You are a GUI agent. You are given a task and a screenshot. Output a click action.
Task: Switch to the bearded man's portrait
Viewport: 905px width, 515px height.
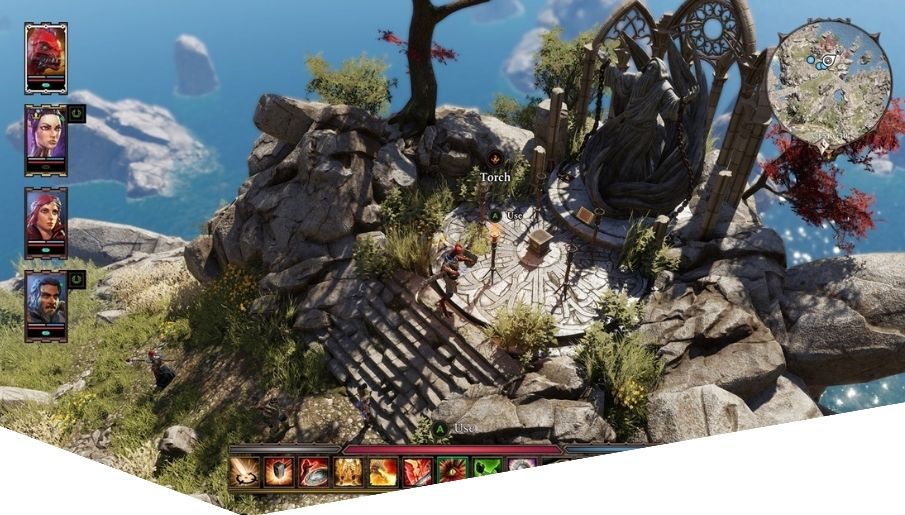46,303
